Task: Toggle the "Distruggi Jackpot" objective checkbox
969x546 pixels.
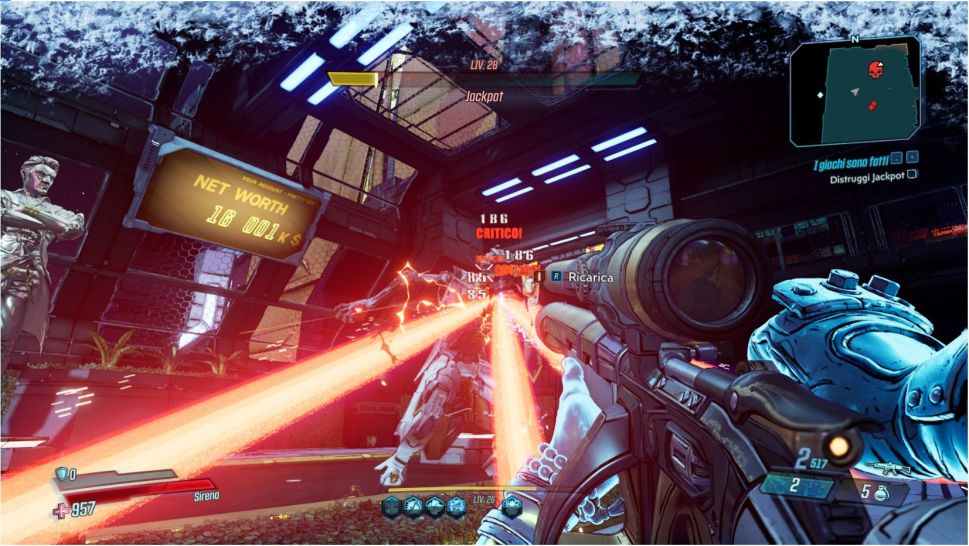Action: pyautogui.click(x=911, y=174)
